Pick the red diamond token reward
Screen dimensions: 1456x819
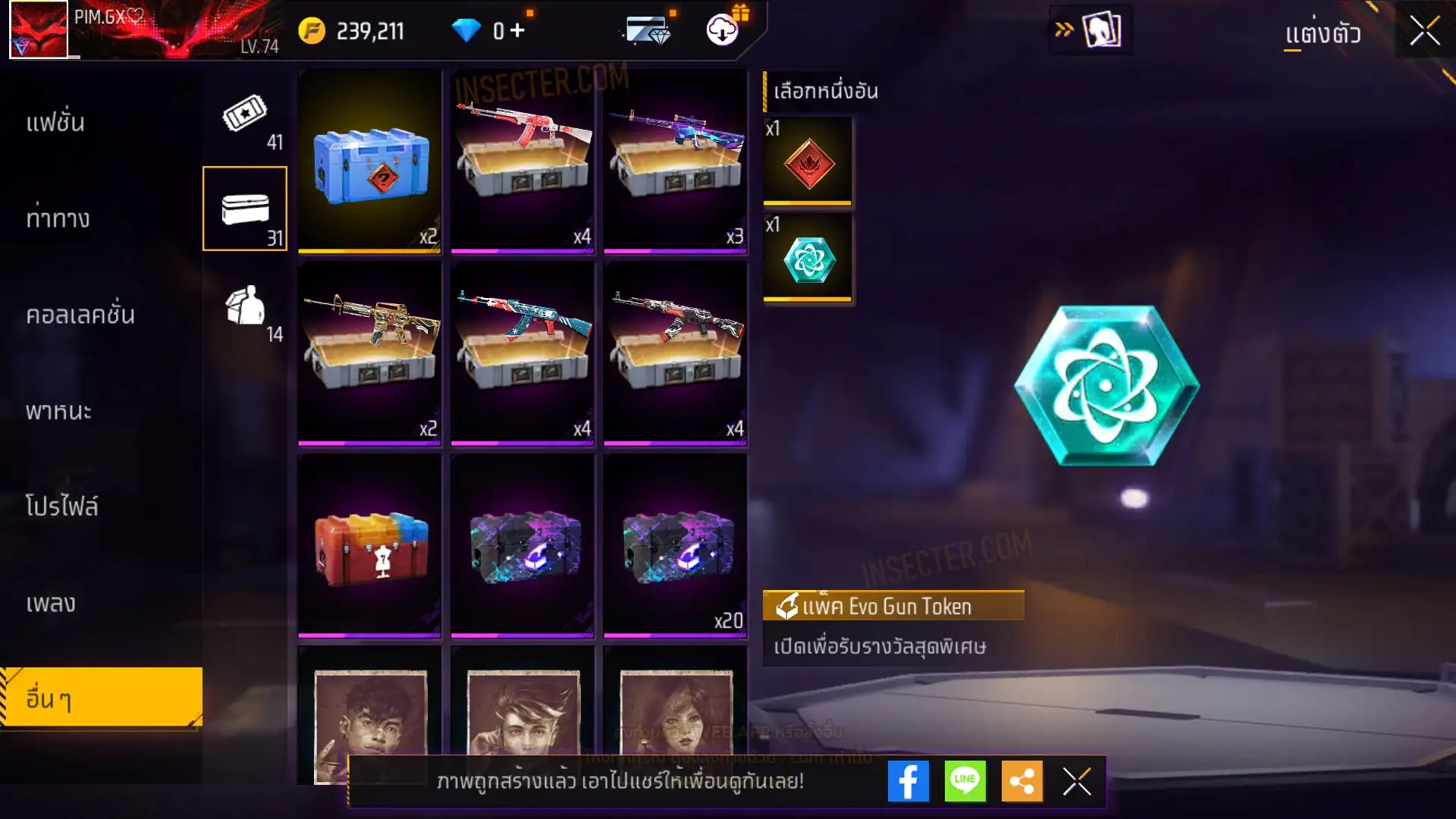click(808, 161)
